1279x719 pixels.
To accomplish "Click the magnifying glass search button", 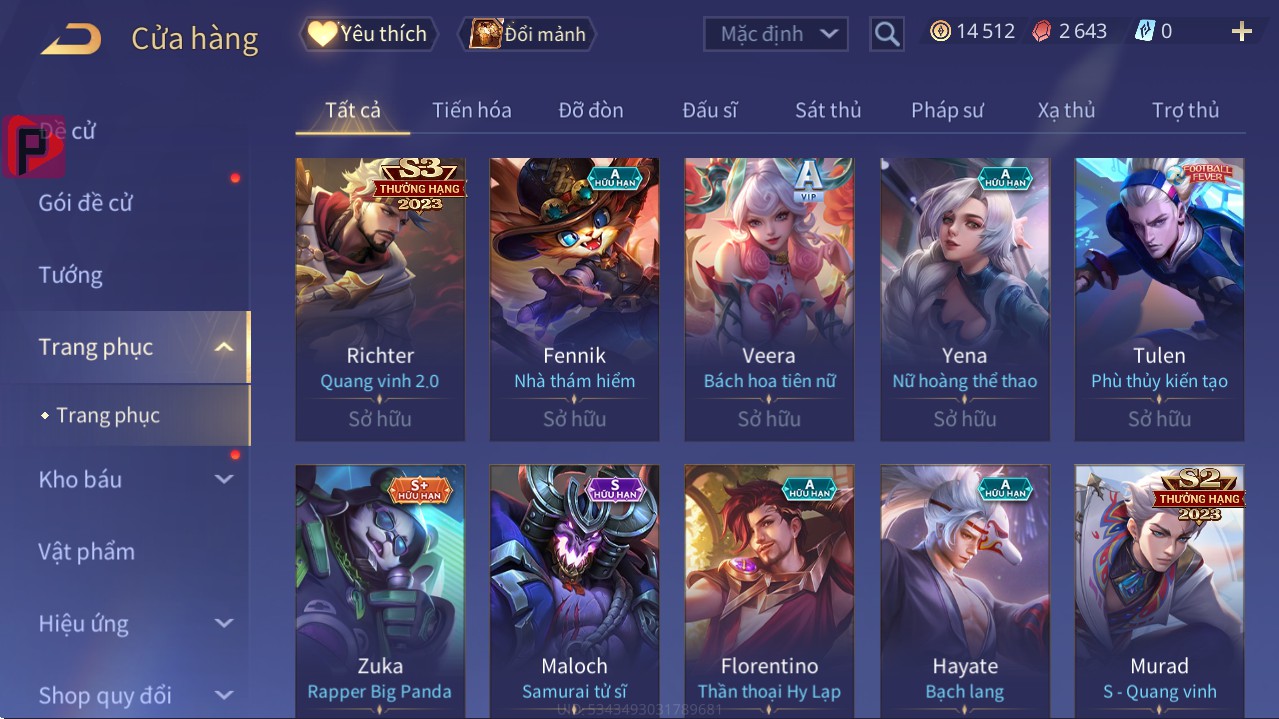I will click(x=886, y=34).
